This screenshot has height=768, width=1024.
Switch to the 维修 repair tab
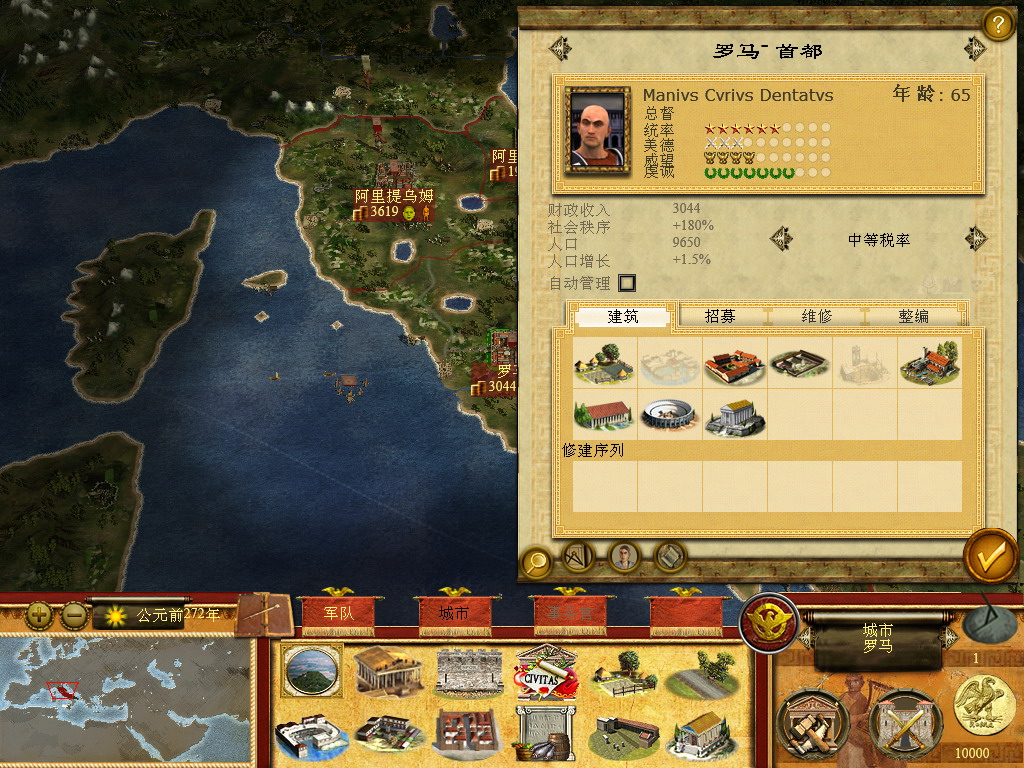[816, 316]
